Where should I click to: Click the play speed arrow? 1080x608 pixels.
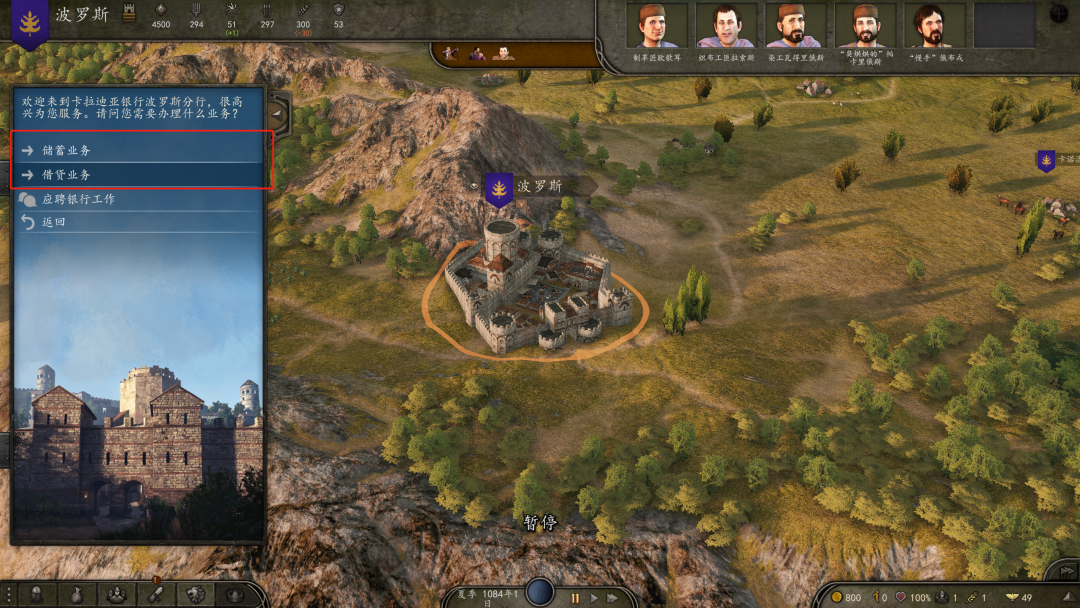595,597
